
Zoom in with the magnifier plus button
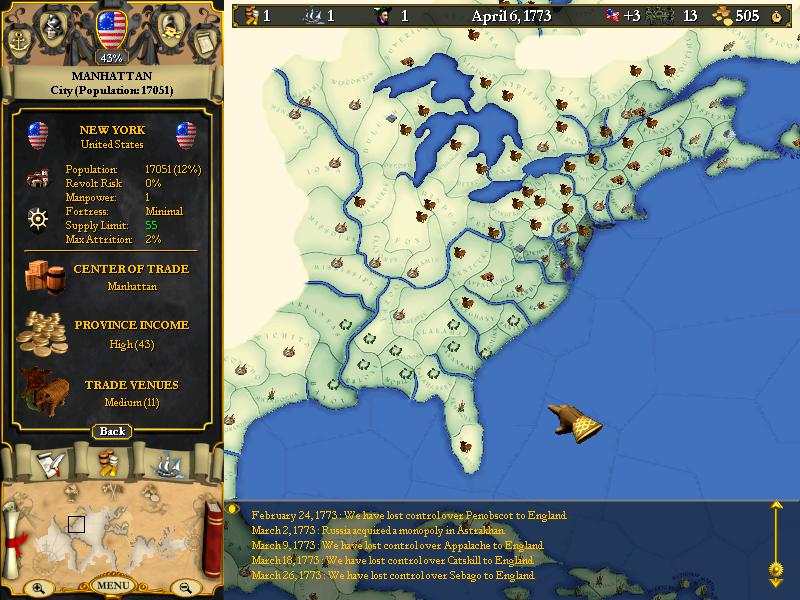coord(38,588)
